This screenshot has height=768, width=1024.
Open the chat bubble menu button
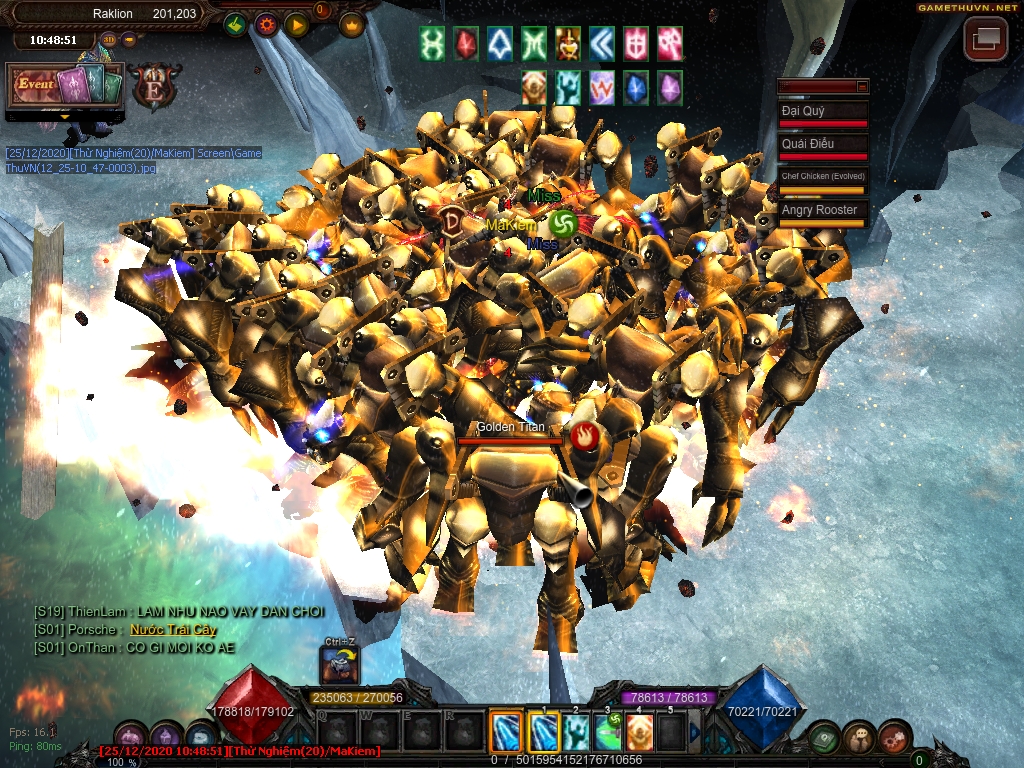pyautogui.click(x=859, y=738)
